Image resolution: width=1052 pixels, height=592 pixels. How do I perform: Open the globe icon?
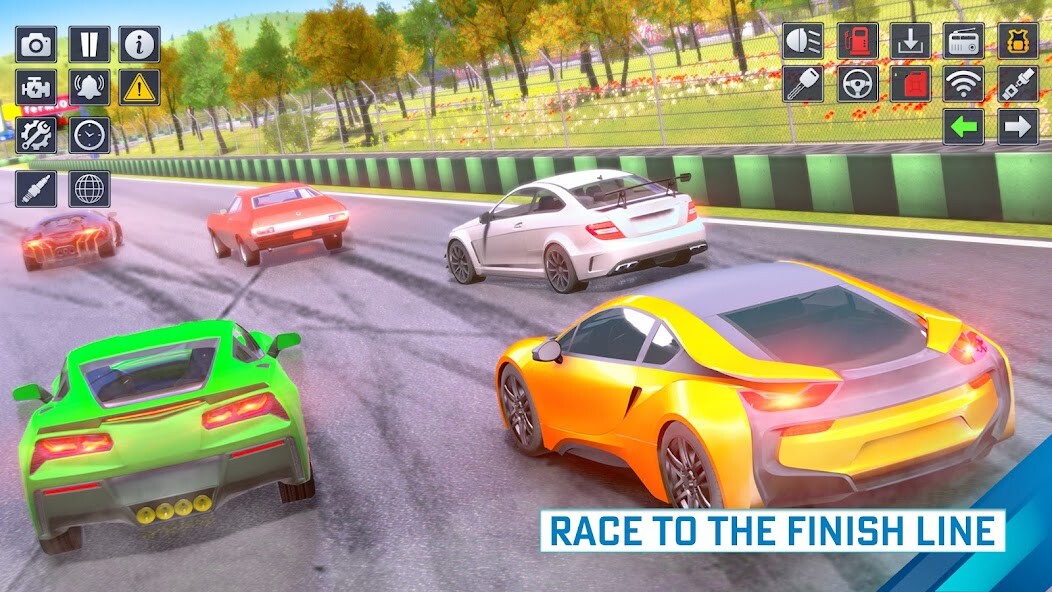[89, 188]
